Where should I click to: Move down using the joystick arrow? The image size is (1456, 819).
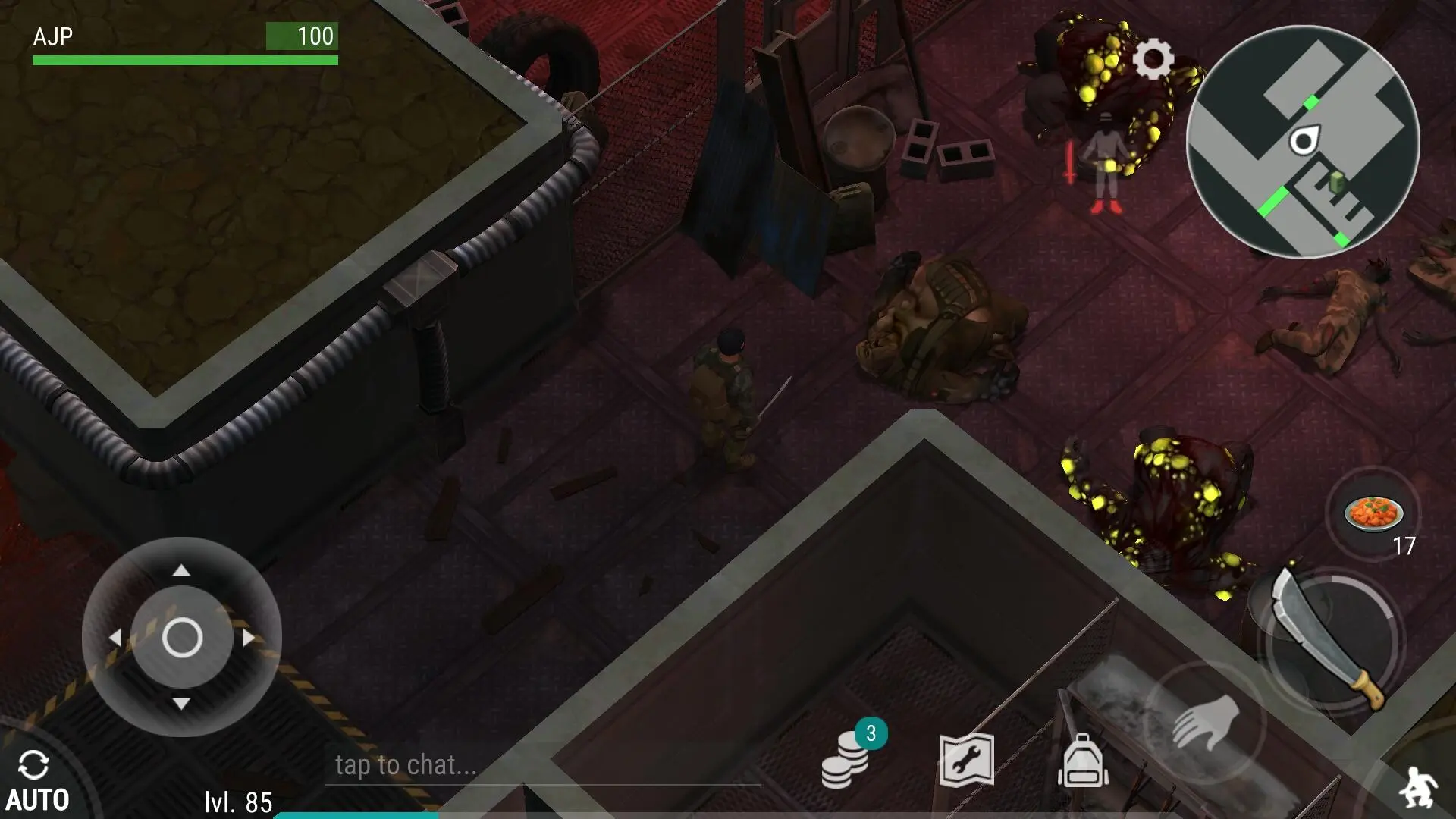pyautogui.click(x=181, y=704)
